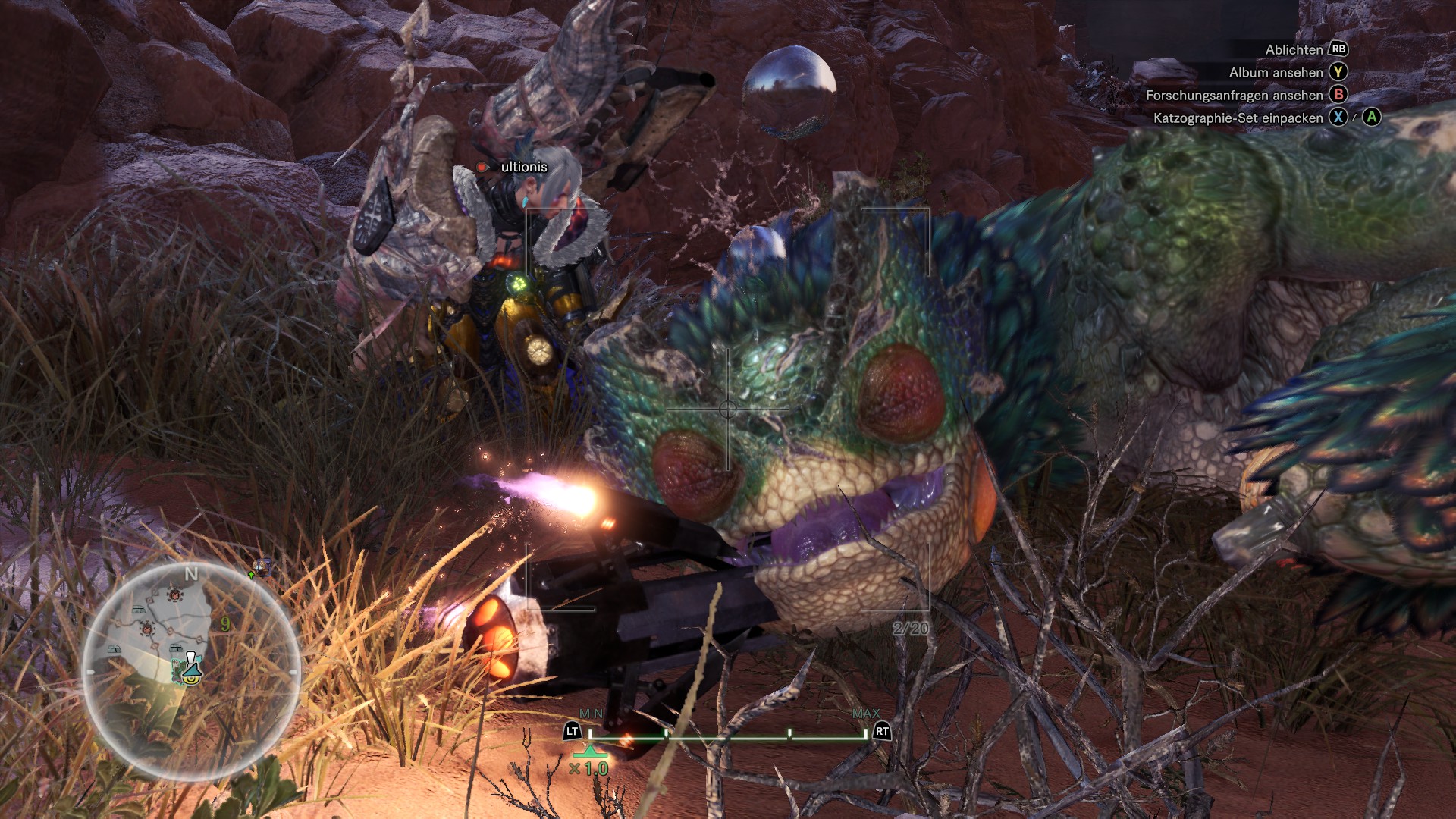Click the camera zoom slider bar
Screen dimensions: 1456x819
click(727, 736)
